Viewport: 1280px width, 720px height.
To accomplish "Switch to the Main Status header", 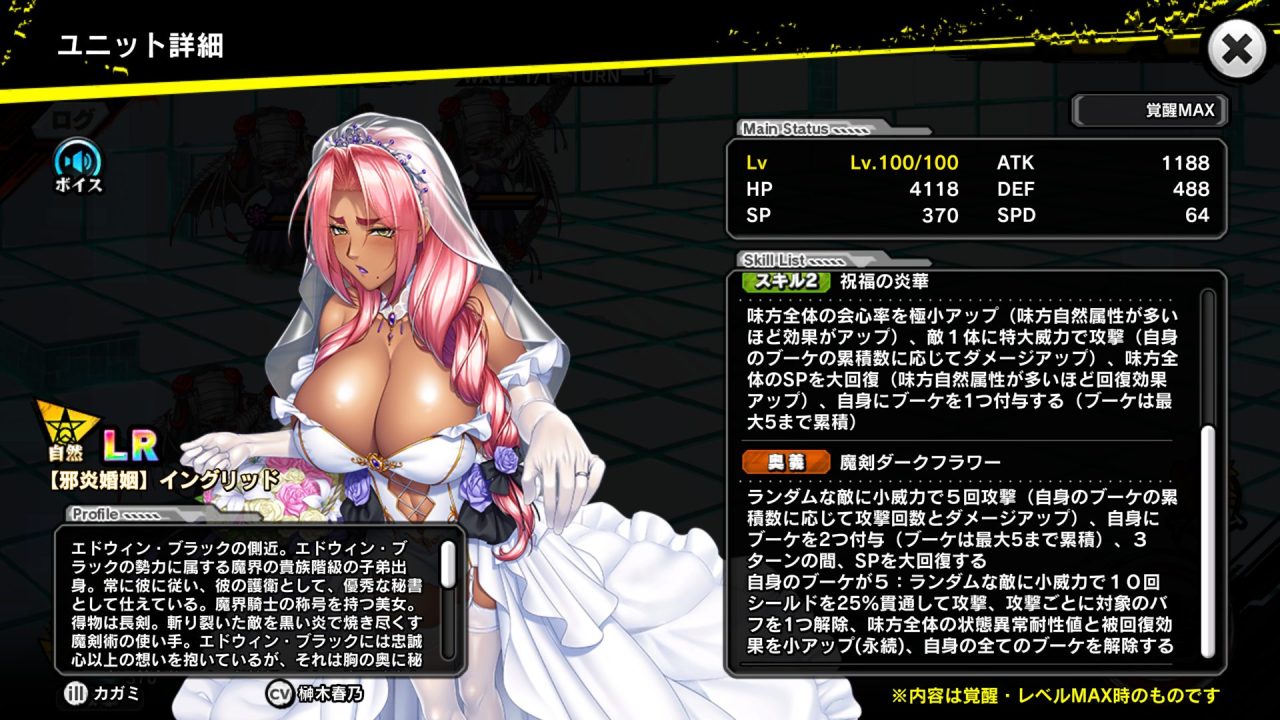I will (788, 130).
